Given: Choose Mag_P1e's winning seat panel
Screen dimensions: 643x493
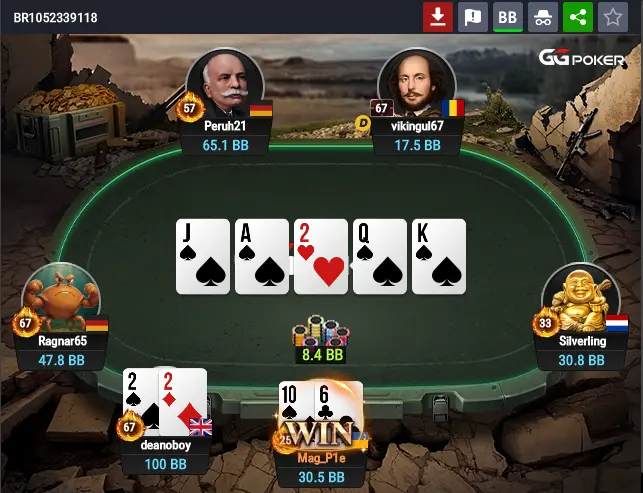Looking at the screenshot, I should (322, 467).
